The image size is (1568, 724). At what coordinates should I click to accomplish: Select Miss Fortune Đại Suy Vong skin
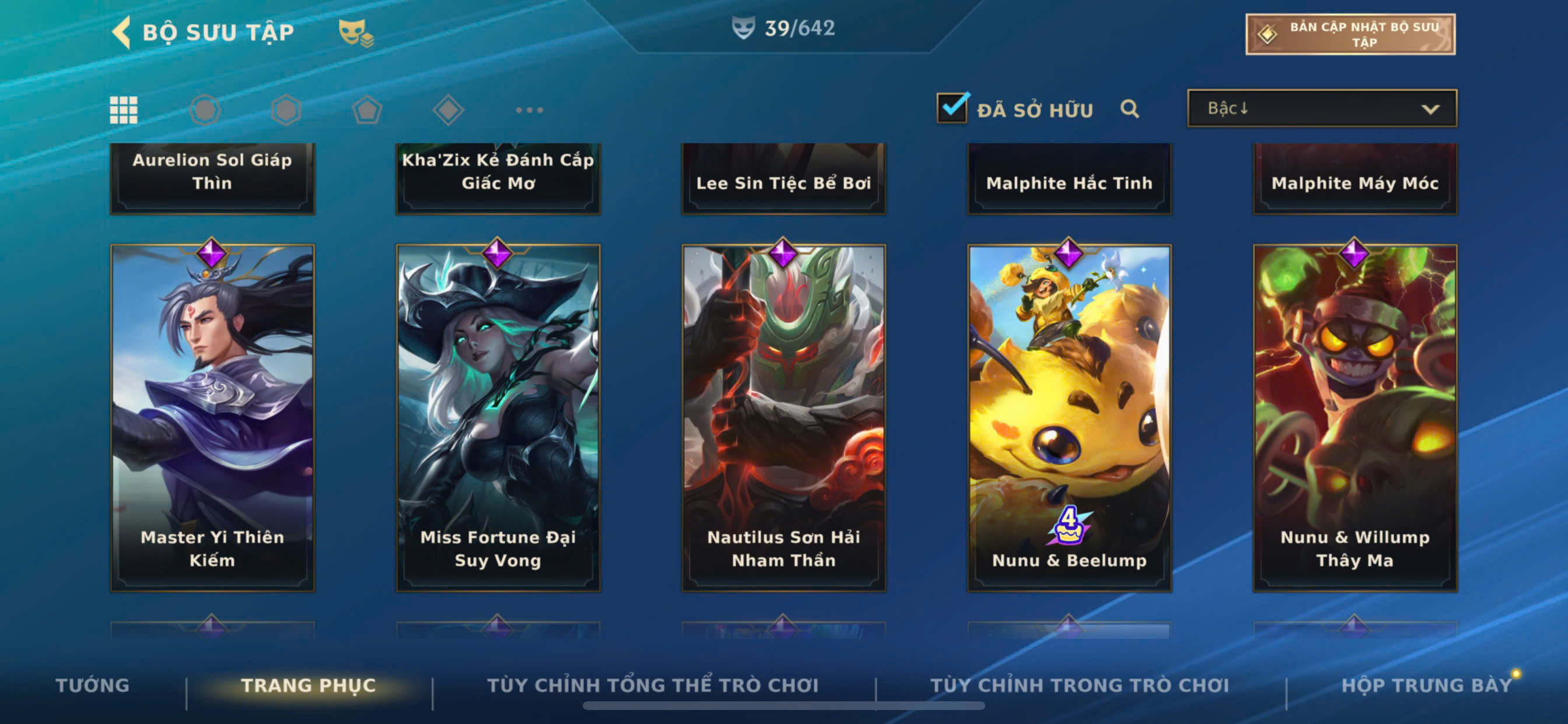pos(498,418)
